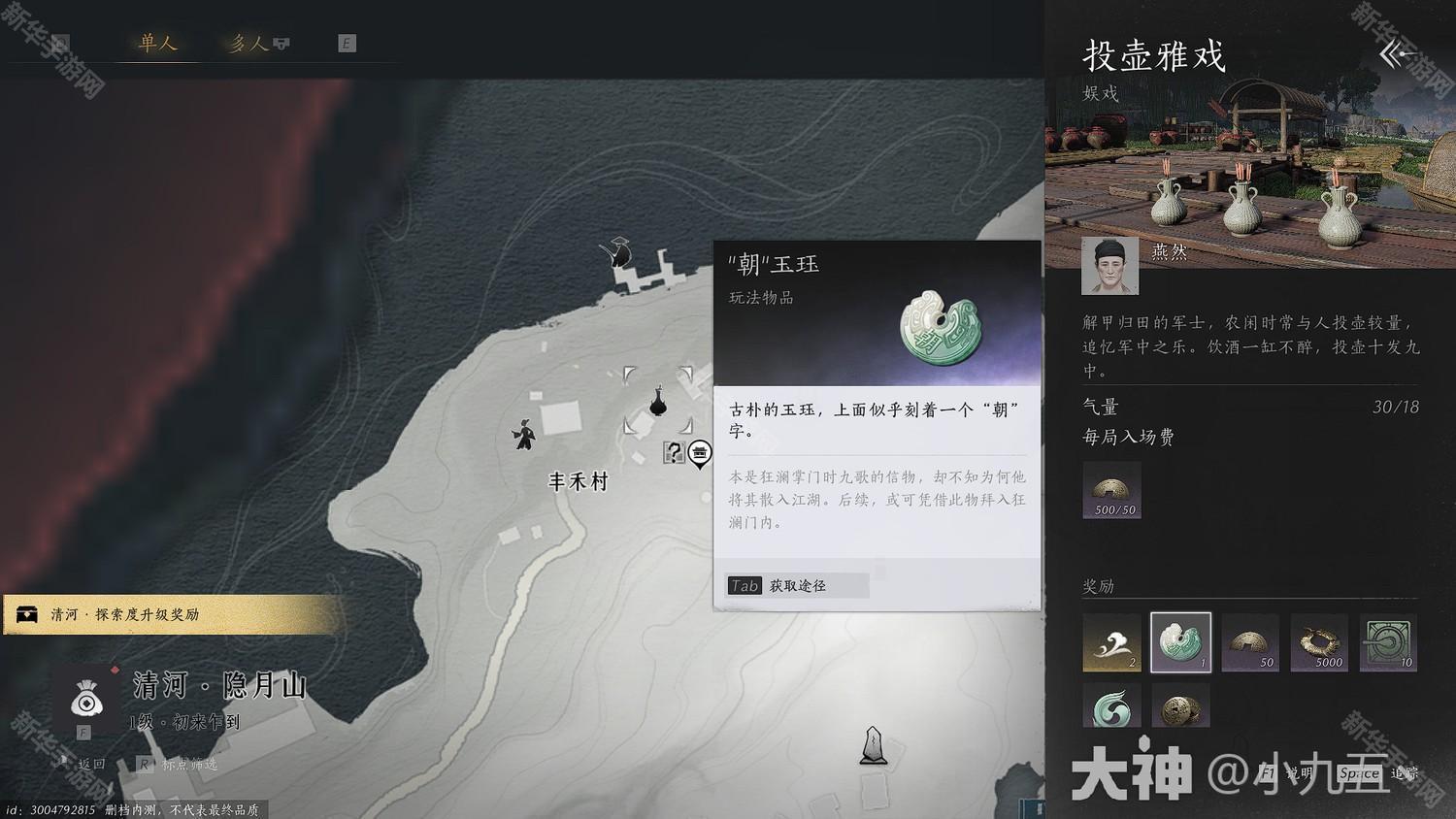Click the green square reward icon marked 10

pyautogui.click(x=1388, y=641)
